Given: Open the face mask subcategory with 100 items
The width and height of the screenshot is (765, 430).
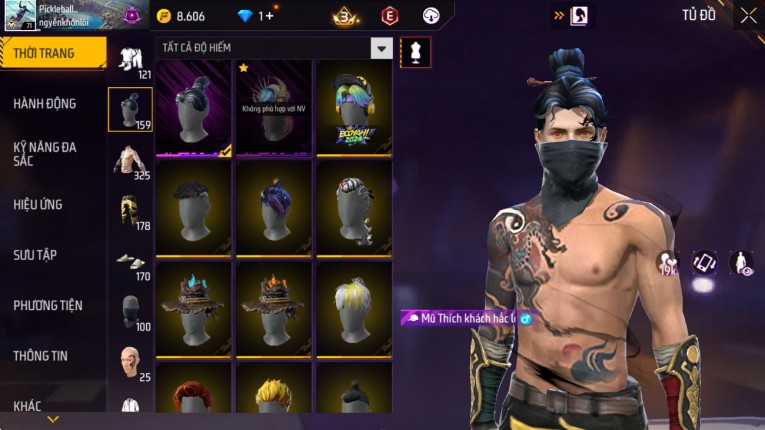Looking at the screenshot, I should coord(130,312).
